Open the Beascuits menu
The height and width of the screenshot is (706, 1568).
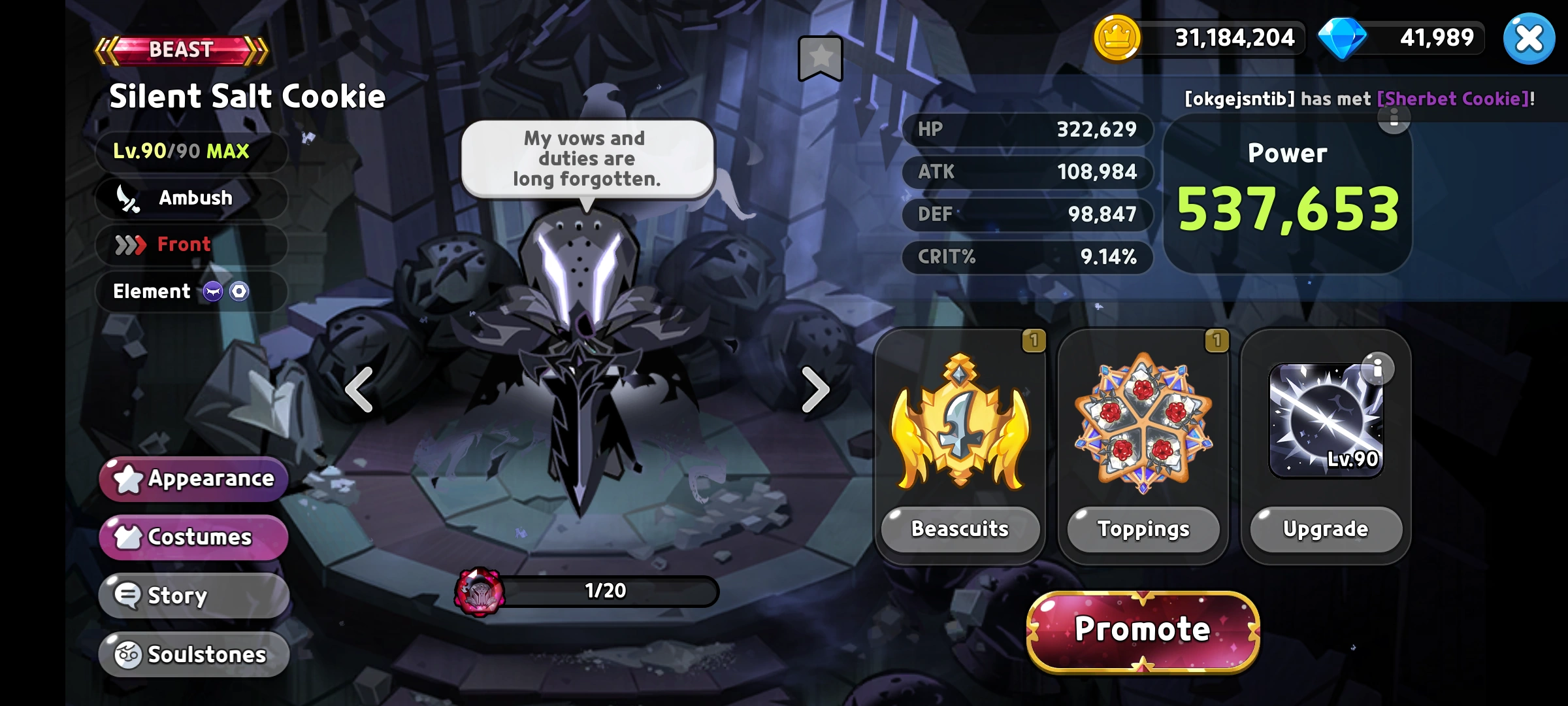tap(959, 529)
